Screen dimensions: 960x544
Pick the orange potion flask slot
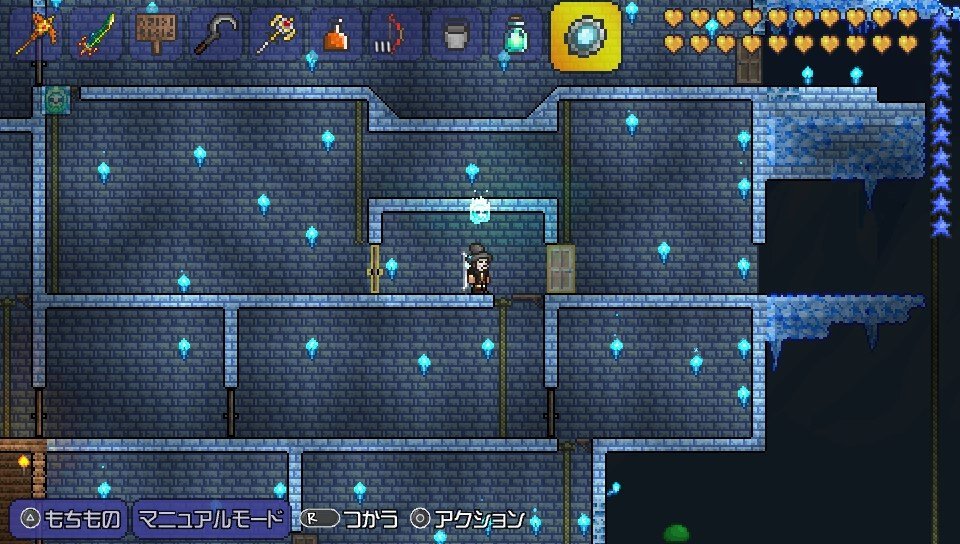coord(336,35)
